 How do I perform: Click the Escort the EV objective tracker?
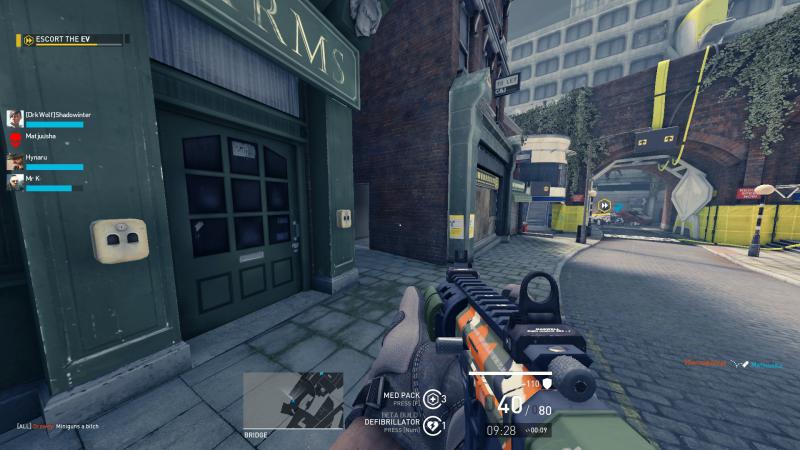point(72,40)
